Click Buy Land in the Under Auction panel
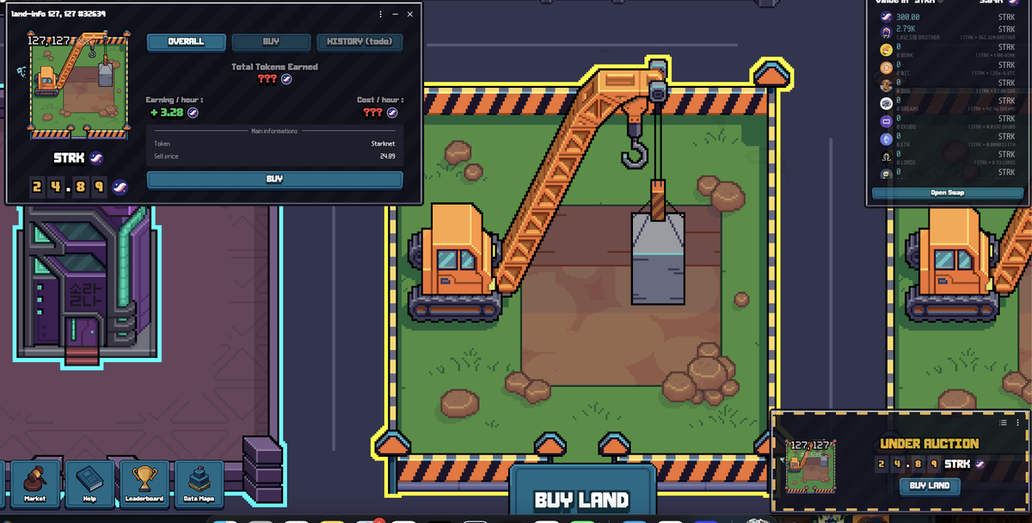The width and height of the screenshot is (1032, 523). tap(930, 486)
